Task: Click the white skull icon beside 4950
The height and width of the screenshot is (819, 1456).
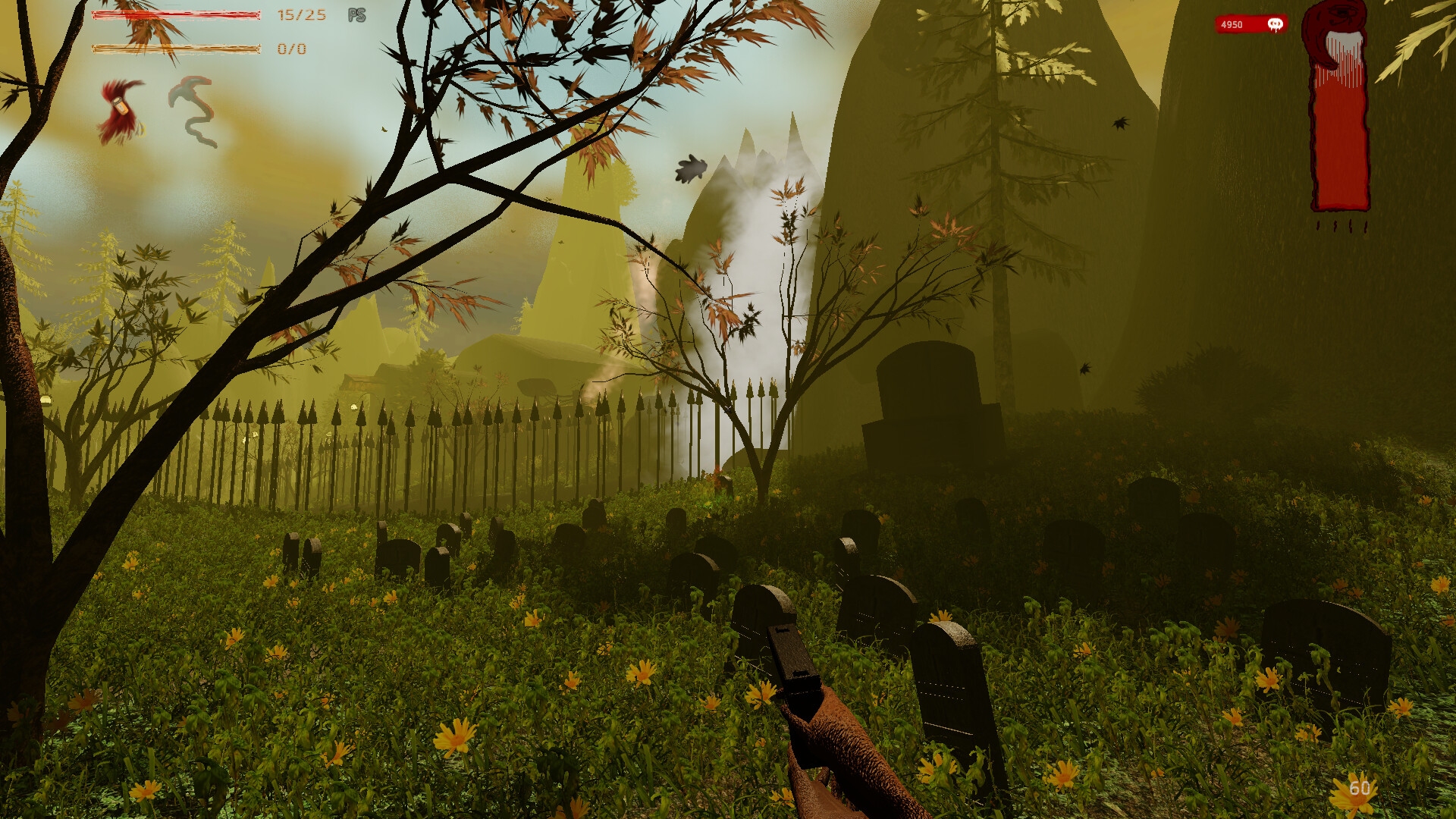Action: [x=1276, y=24]
